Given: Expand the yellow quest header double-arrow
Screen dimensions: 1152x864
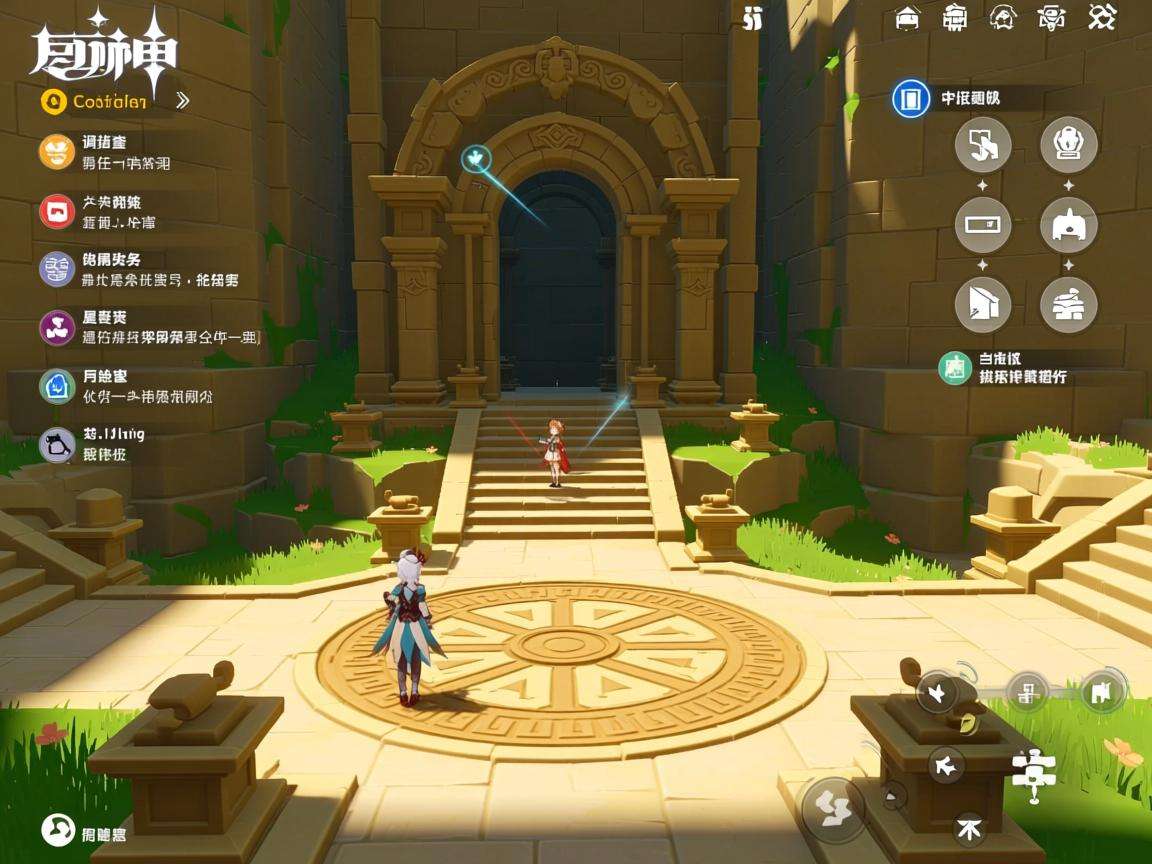Looking at the screenshot, I should pyautogui.click(x=182, y=100).
